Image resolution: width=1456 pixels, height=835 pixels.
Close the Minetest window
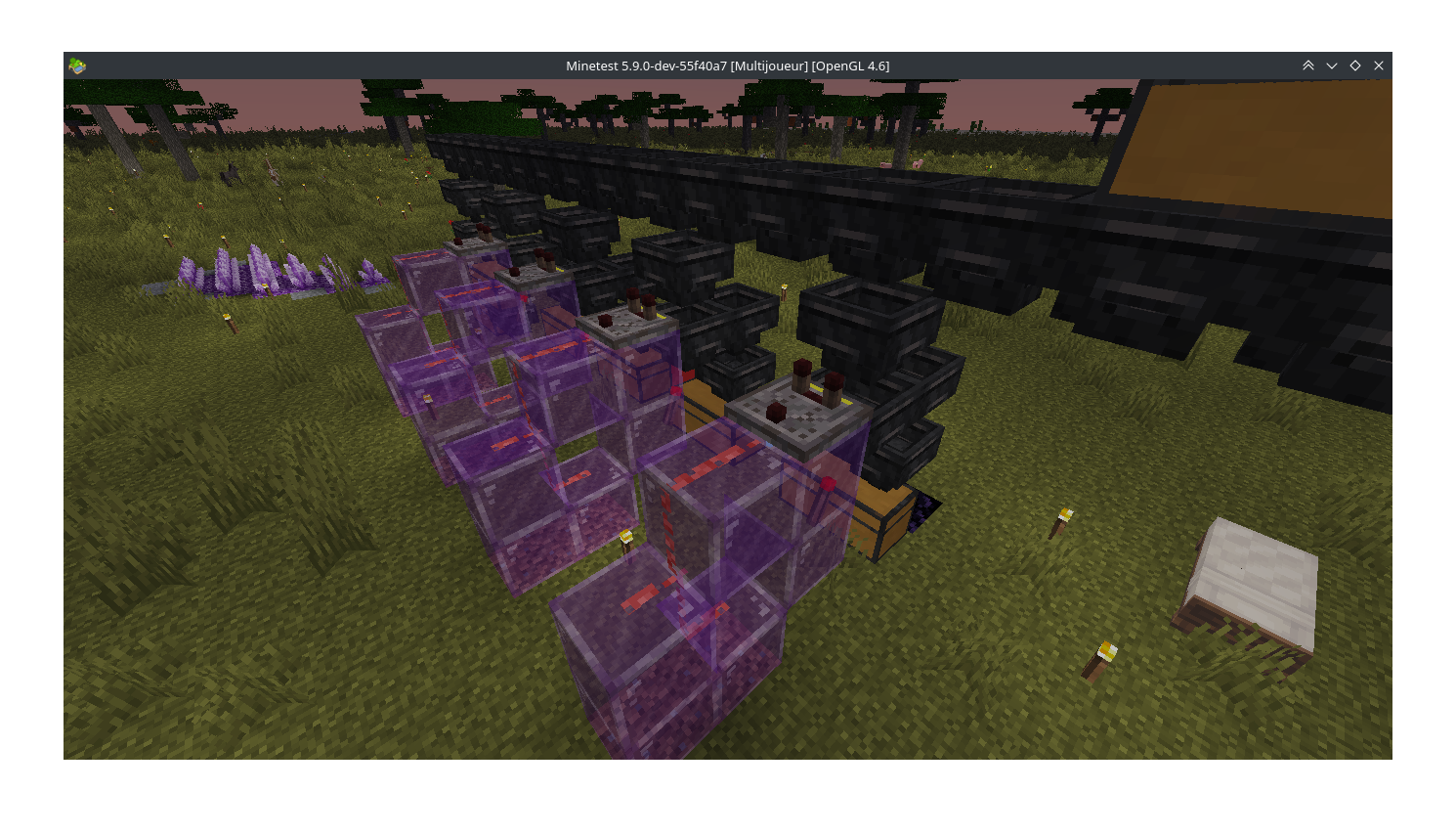tap(1379, 66)
